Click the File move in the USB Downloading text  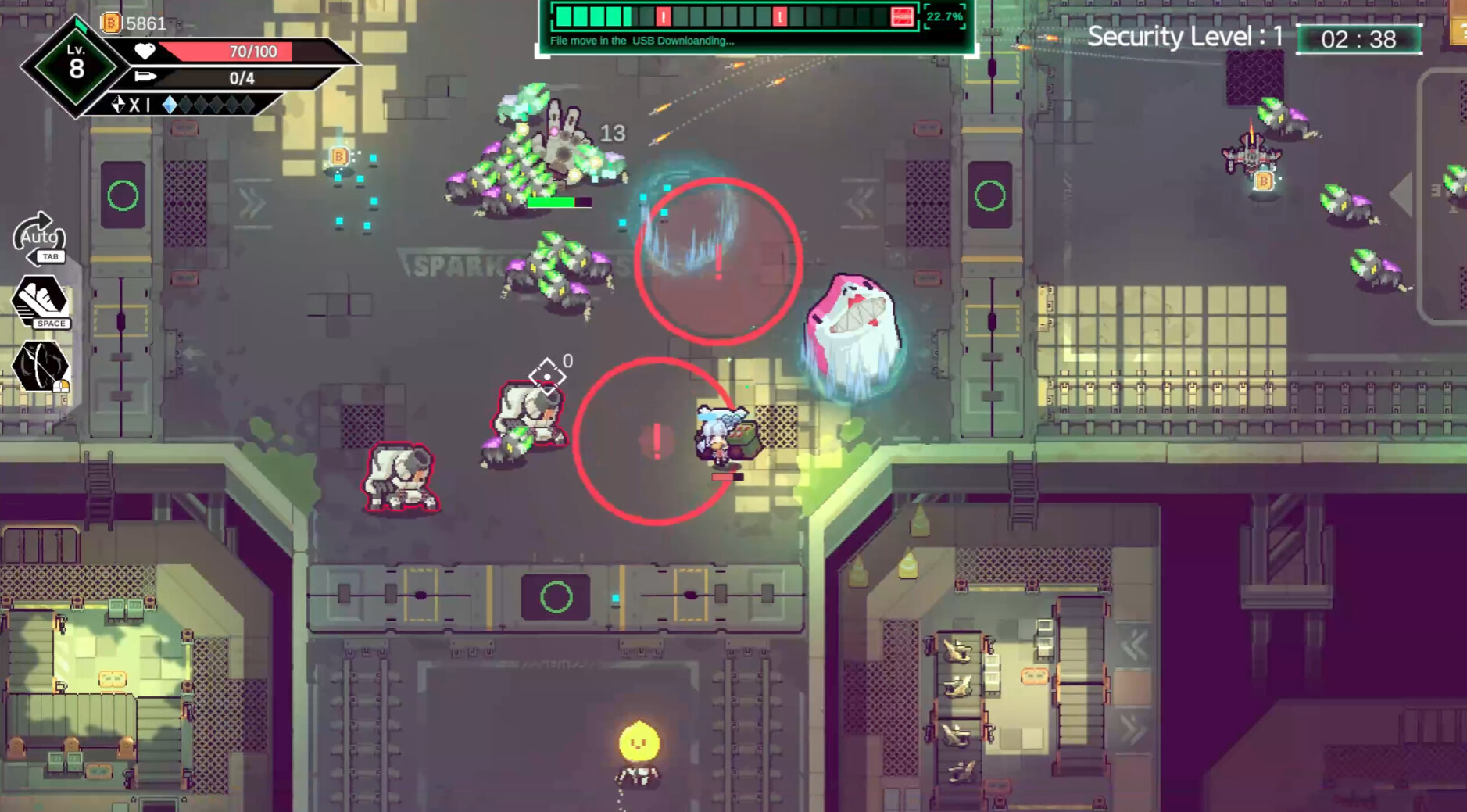[642, 40]
